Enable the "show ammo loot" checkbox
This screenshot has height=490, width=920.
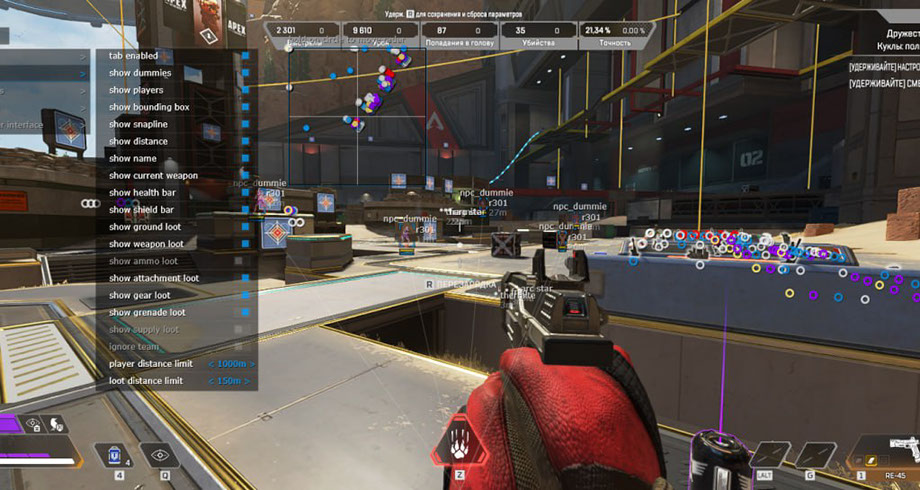(239, 261)
